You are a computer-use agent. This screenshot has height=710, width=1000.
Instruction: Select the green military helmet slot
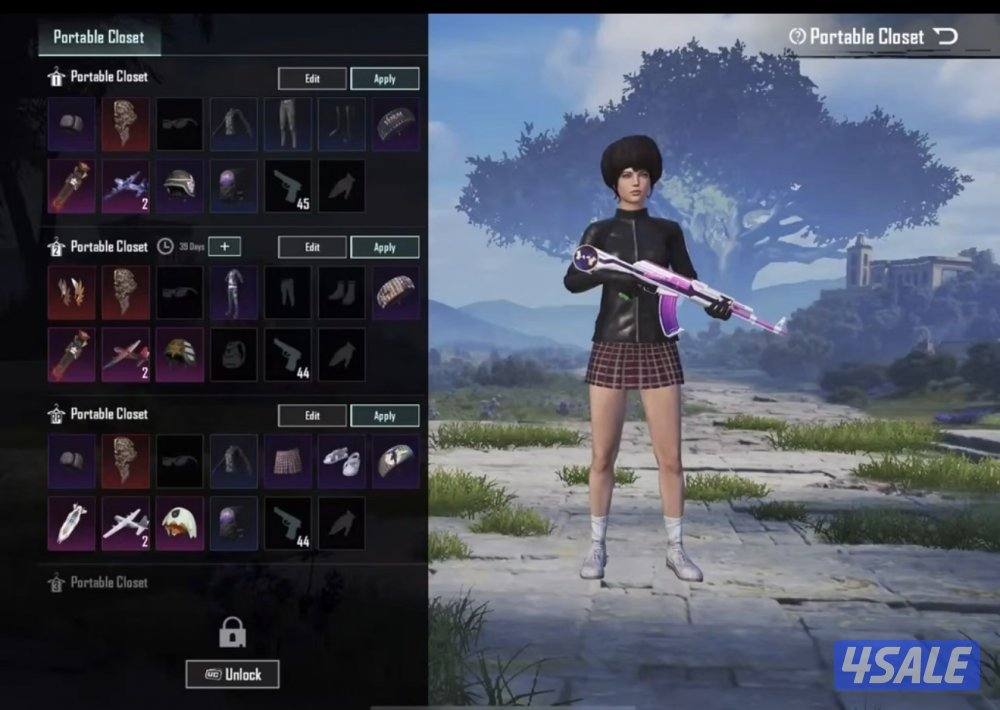point(179,186)
